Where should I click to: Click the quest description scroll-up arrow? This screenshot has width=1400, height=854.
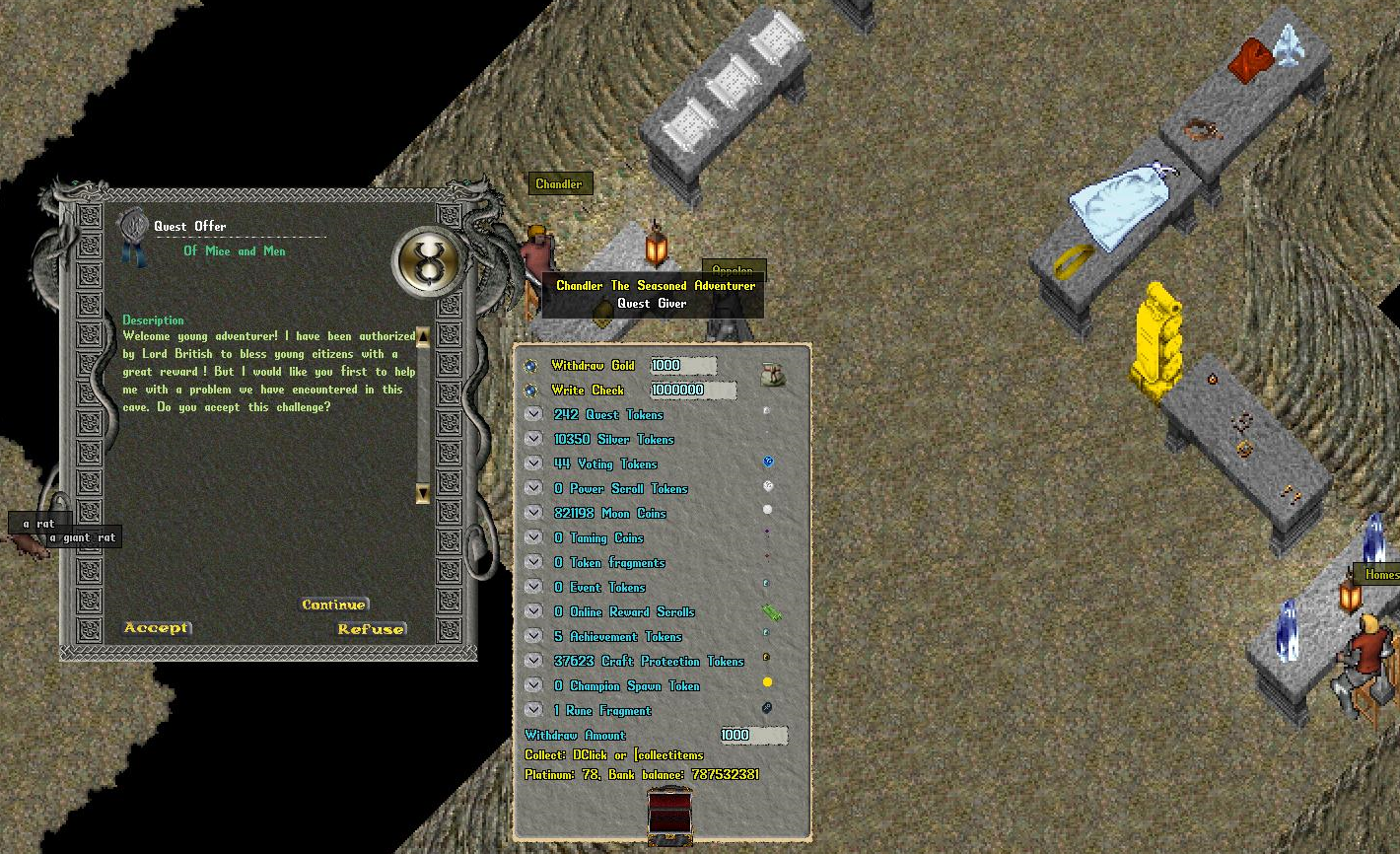coord(423,337)
